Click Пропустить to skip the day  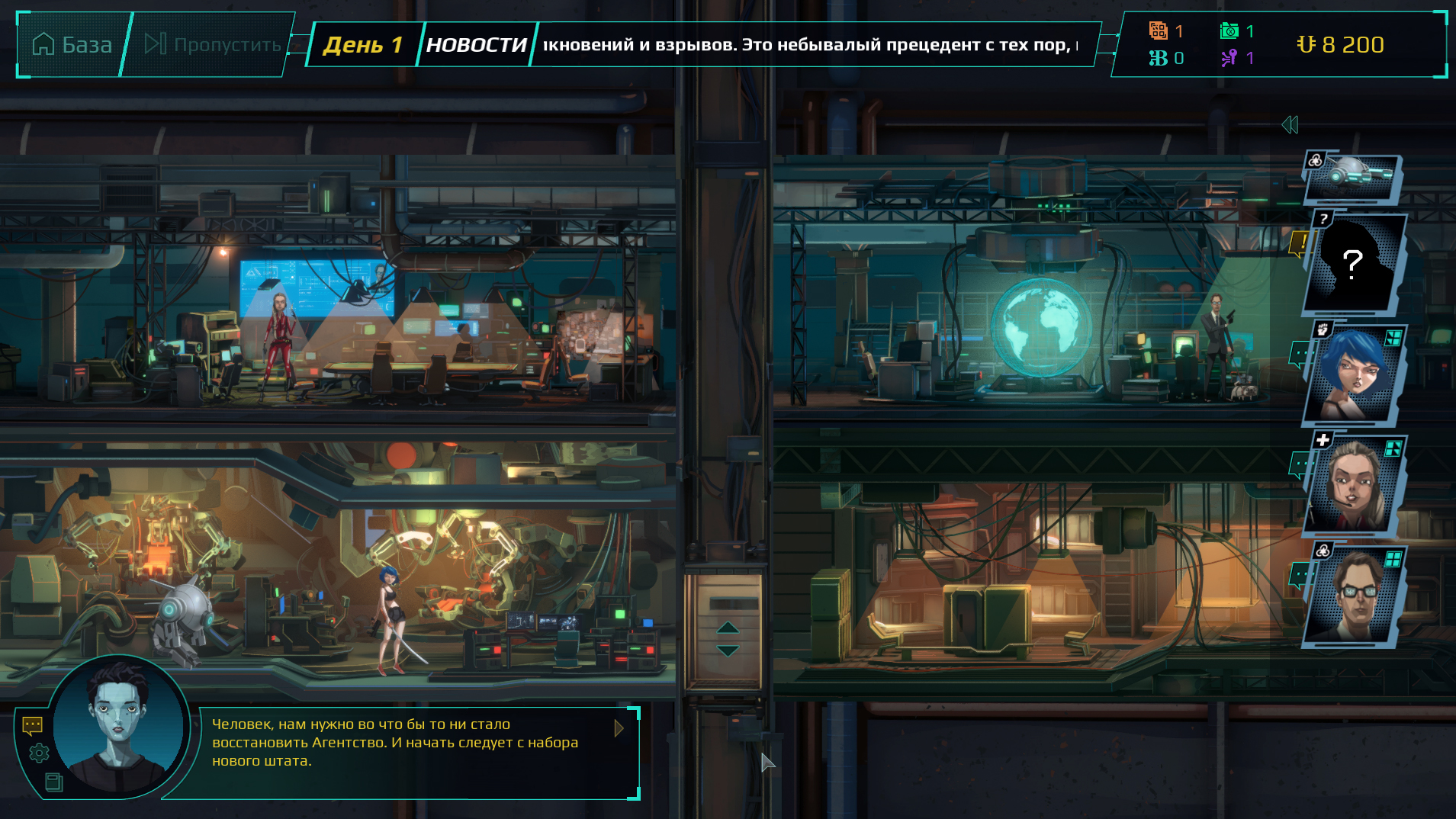click(x=213, y=45)
